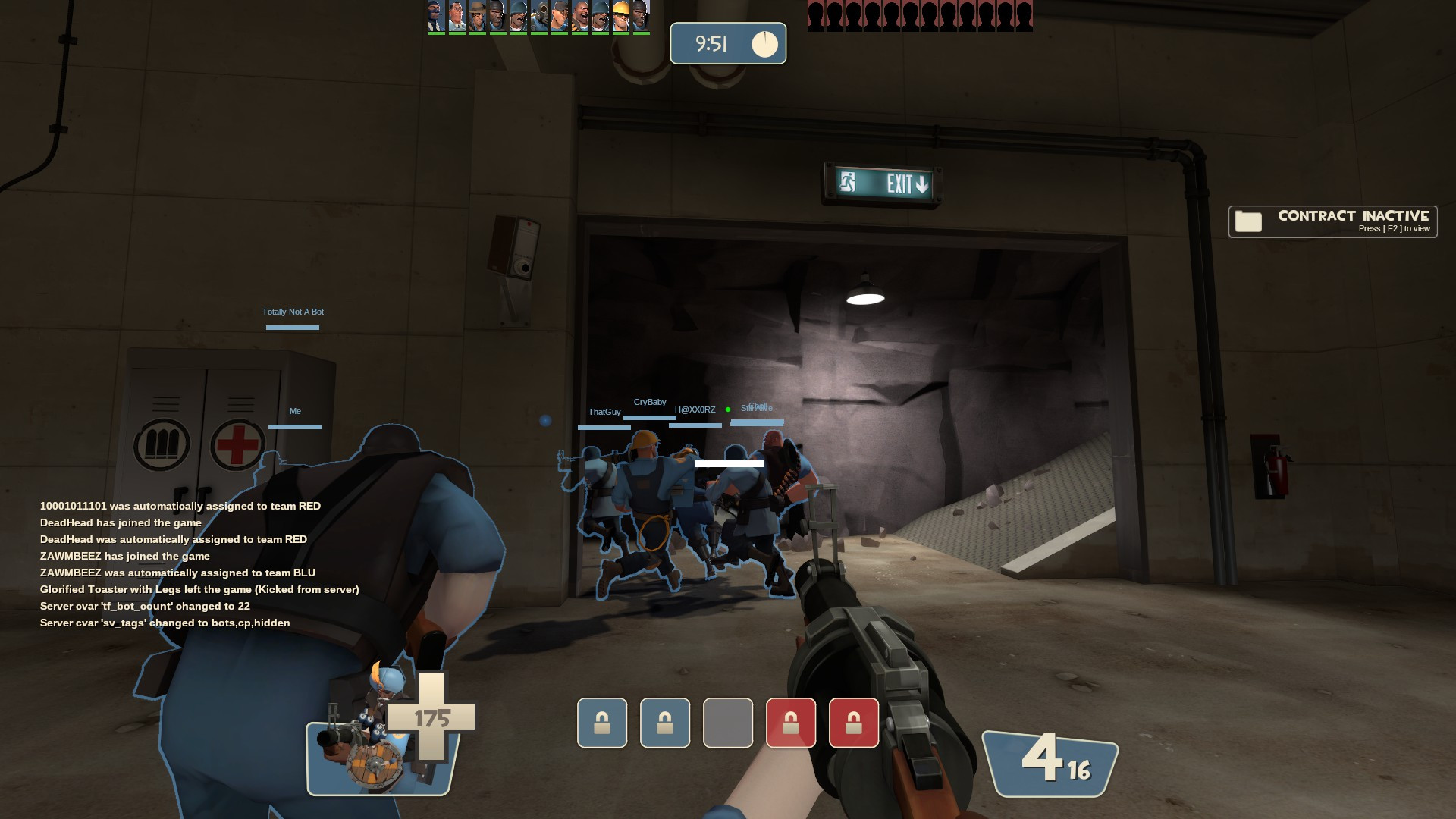The height and width of the screenshot is (819, 1456).
Task: Select the Pyro portrait in the scoreboard strip
Action: click(538, 17)
